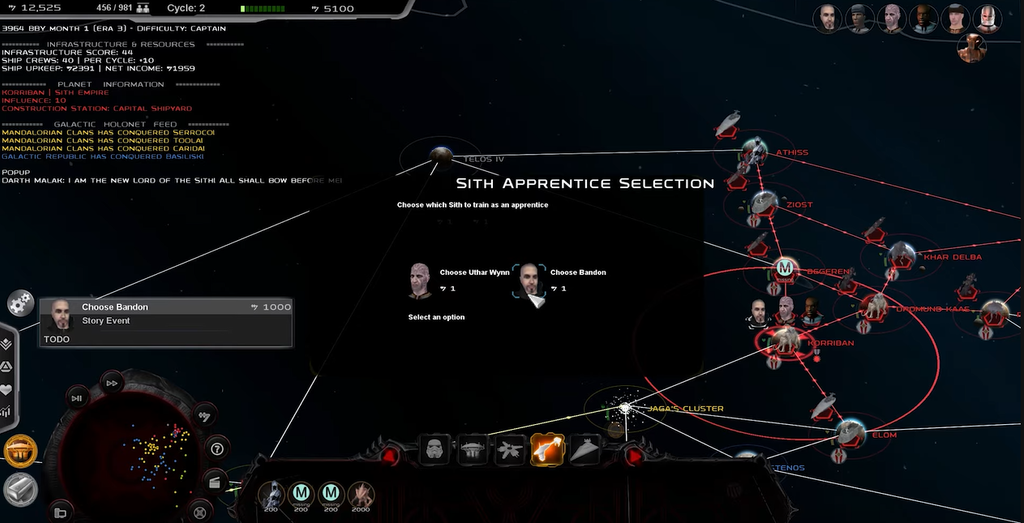Click the silver metal bars button
The height and width of the screenshot is (523, 1024).
pos(20,489)
